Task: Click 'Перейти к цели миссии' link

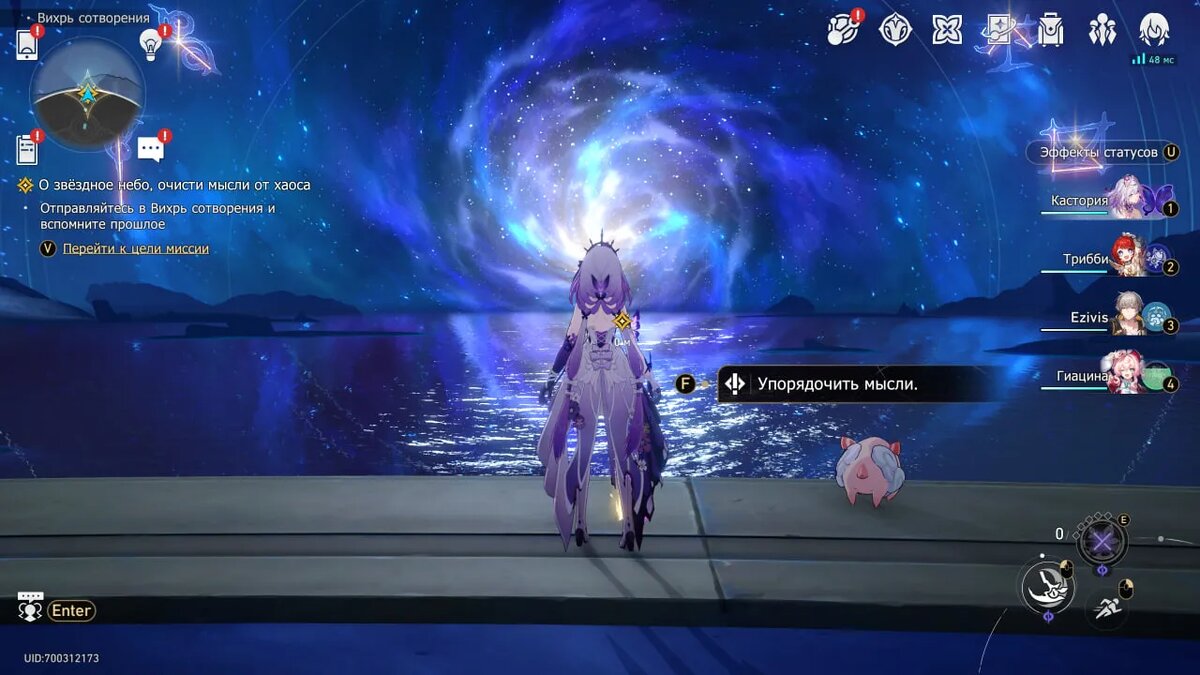Action: (135, 248)
